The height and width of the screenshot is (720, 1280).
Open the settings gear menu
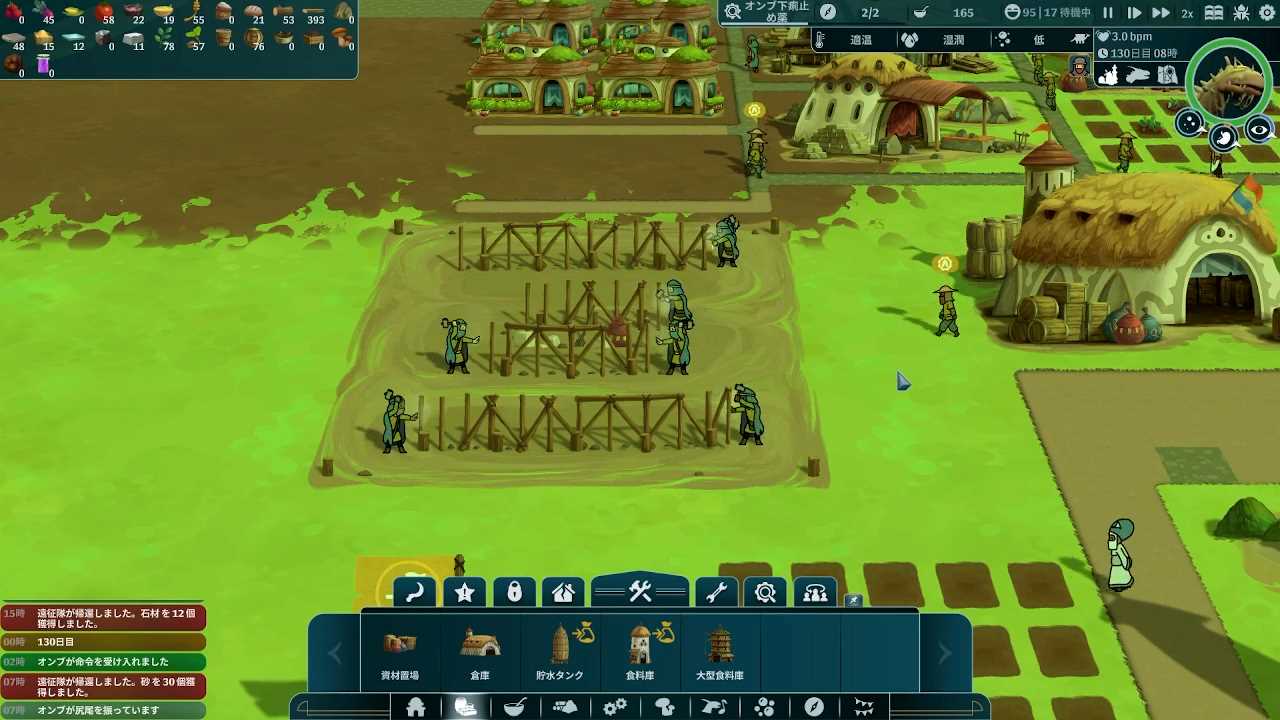(x=1241, y=13)
